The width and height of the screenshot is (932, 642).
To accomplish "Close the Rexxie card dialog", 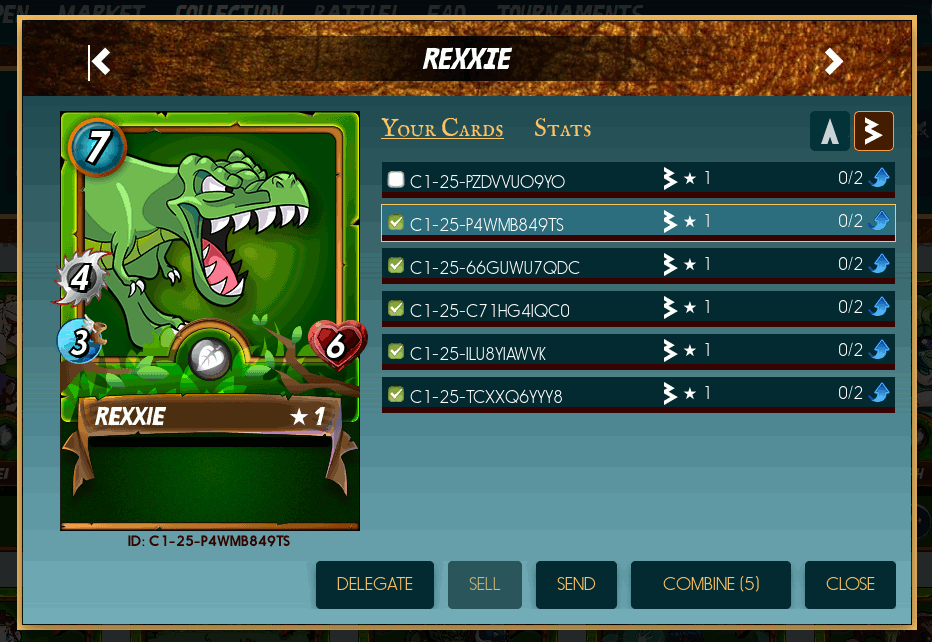I will pyautogui.click(x=850, y=584).
